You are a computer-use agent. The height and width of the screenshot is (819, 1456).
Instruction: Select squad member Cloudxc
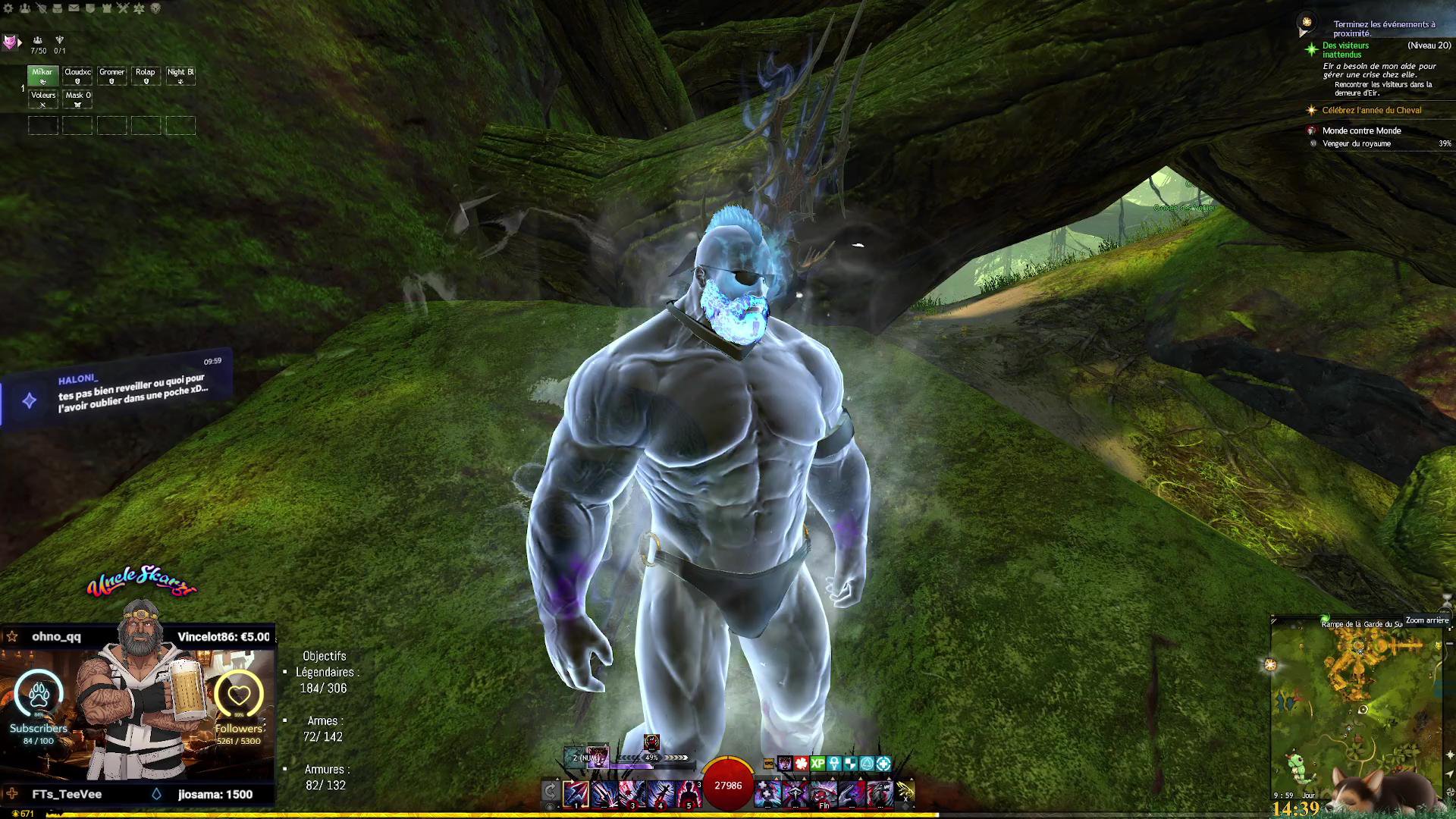(x=77, y=76)
